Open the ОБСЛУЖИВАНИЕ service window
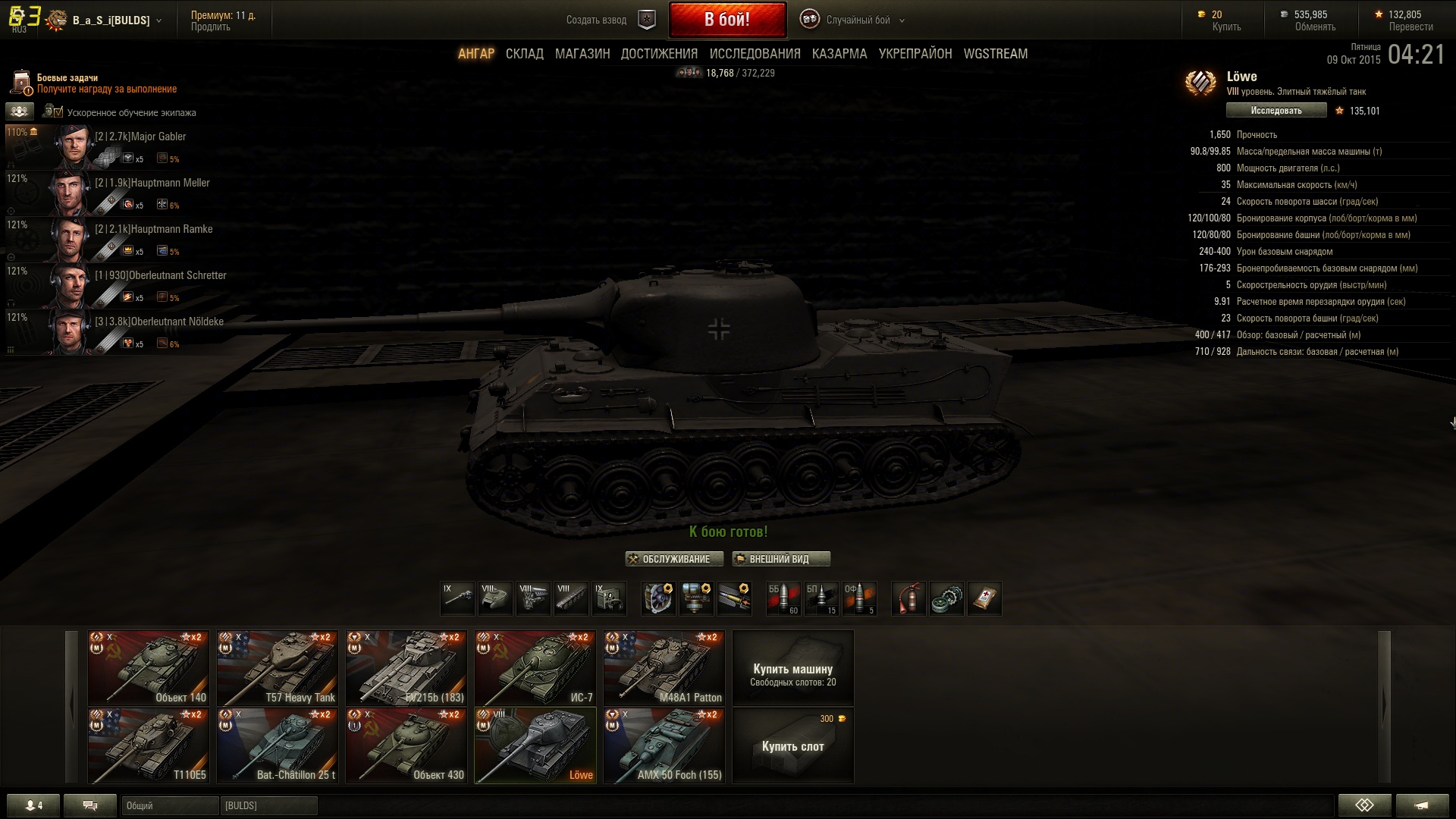1456x819 pixels. pos(674,559)
